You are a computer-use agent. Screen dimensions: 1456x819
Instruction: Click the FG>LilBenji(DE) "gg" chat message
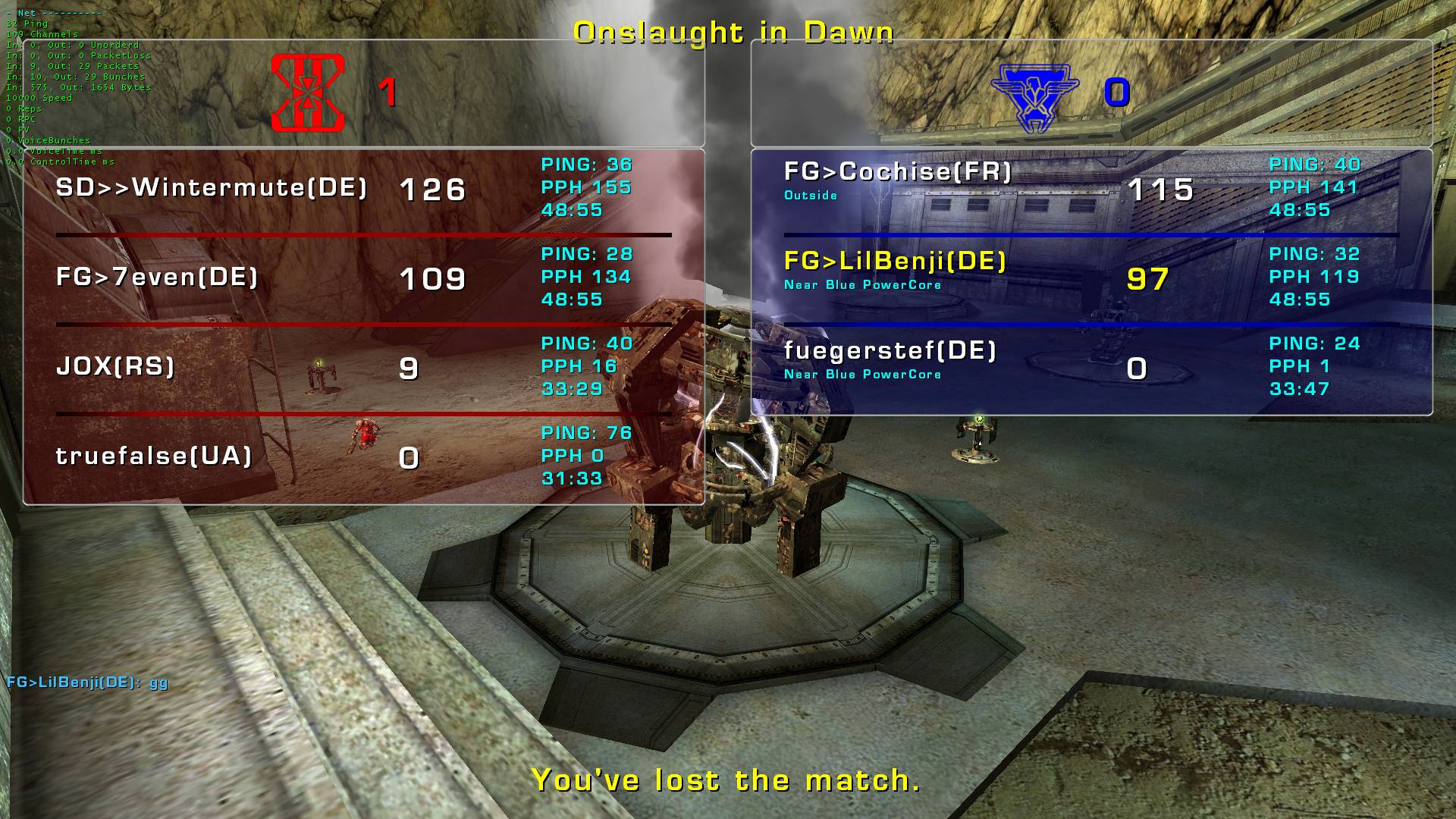tap(87, 682)
